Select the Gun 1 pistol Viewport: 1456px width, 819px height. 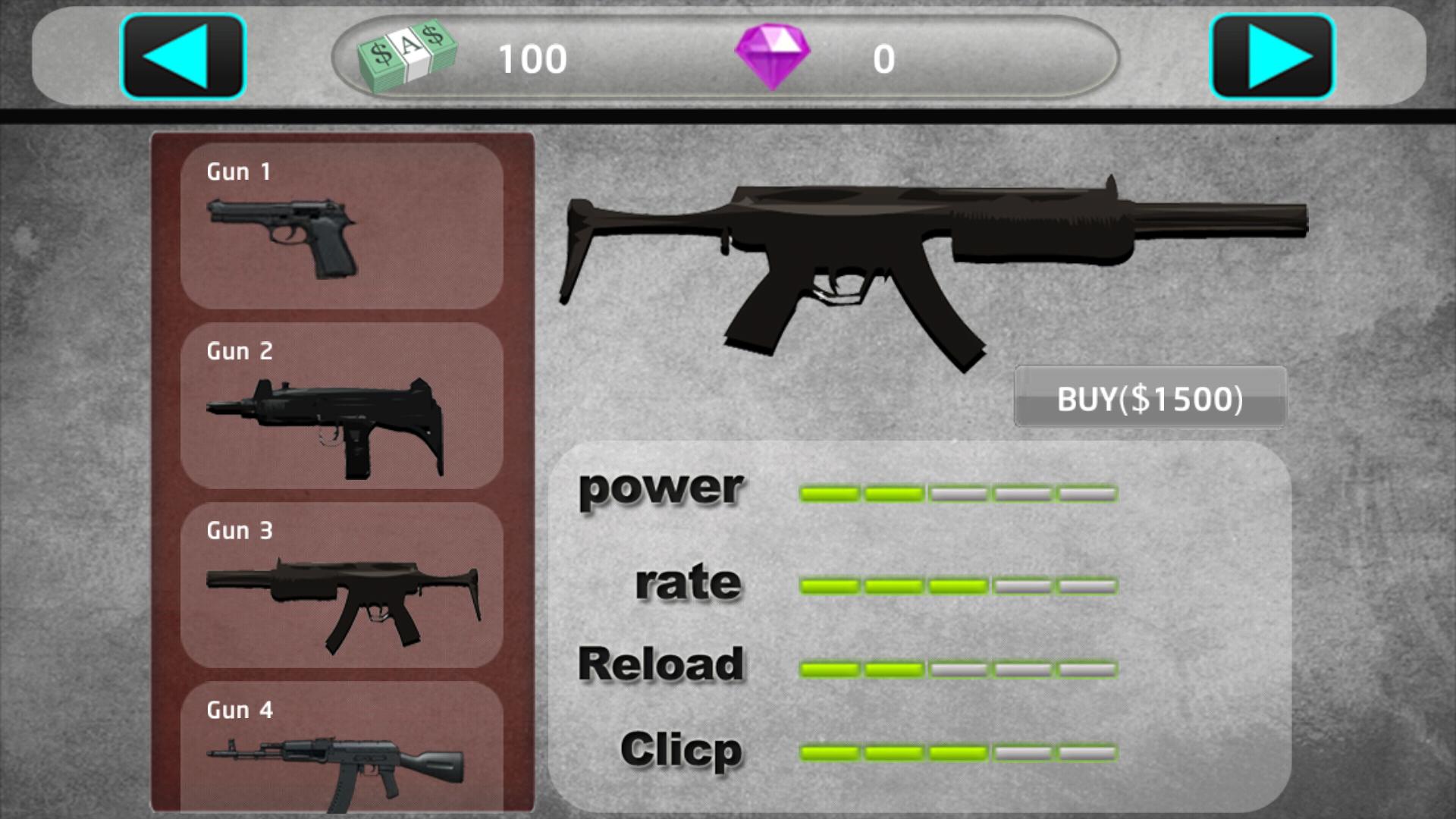coord(342,226)
